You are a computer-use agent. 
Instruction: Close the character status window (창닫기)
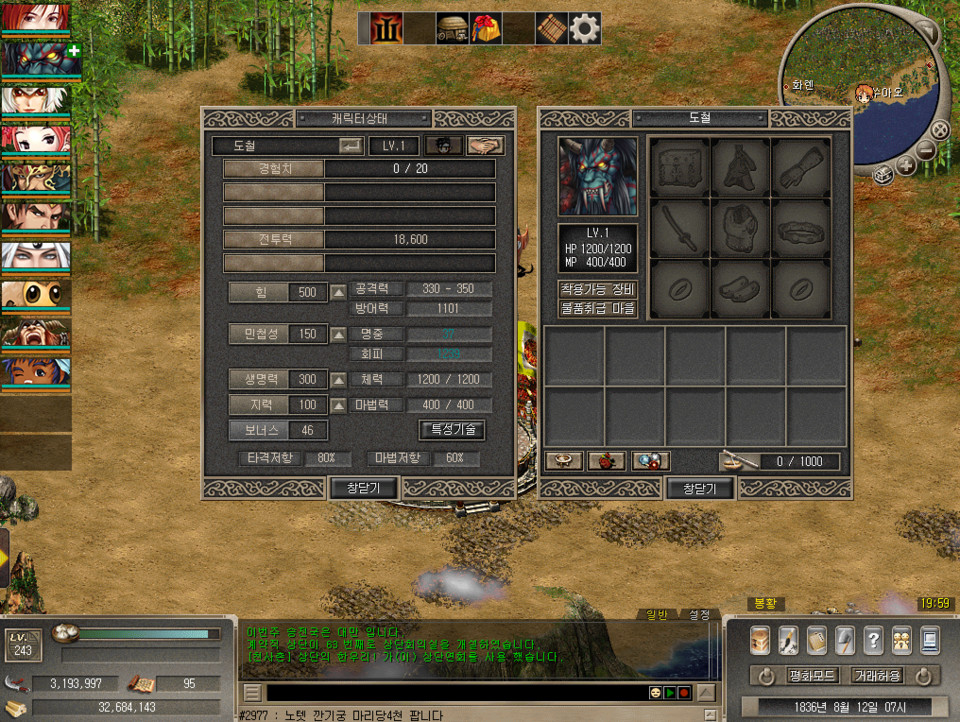364,488
